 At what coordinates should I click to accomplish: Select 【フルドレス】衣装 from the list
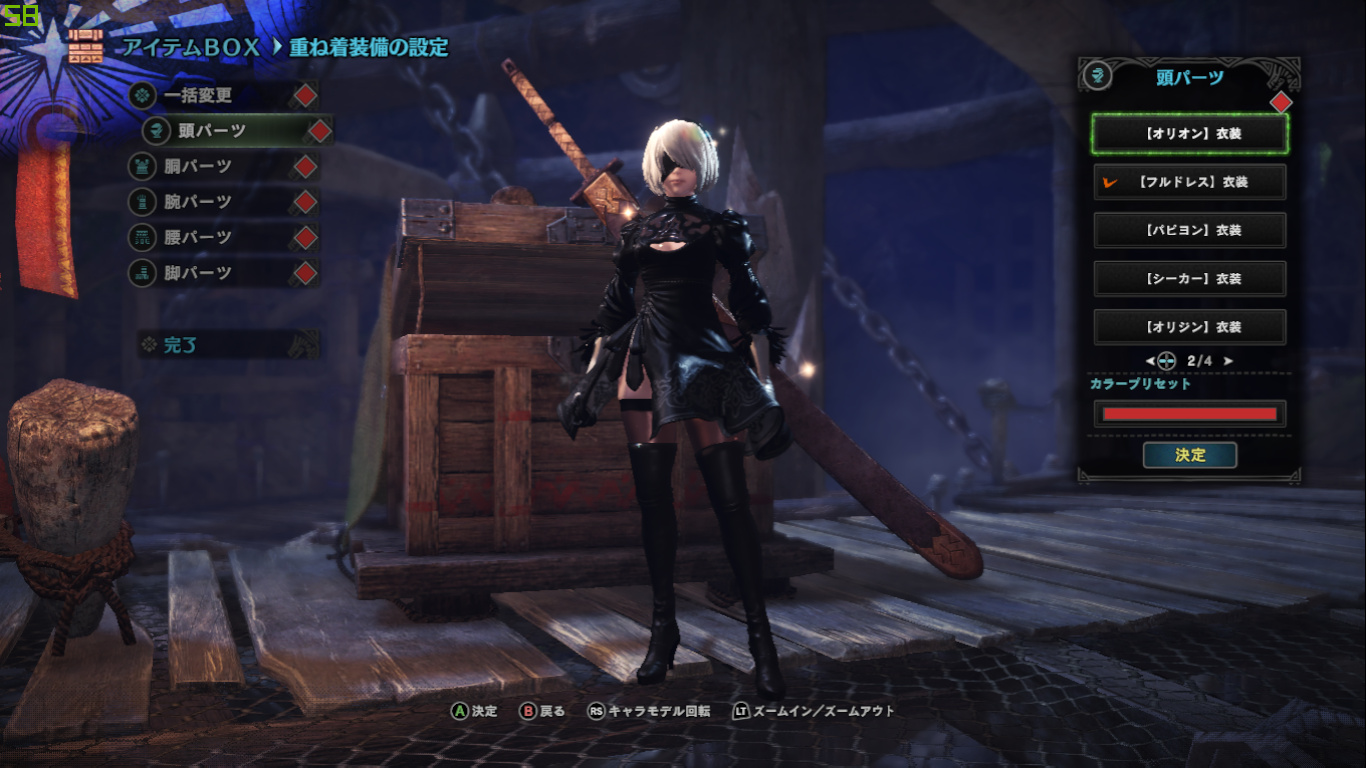(1190, 182)
